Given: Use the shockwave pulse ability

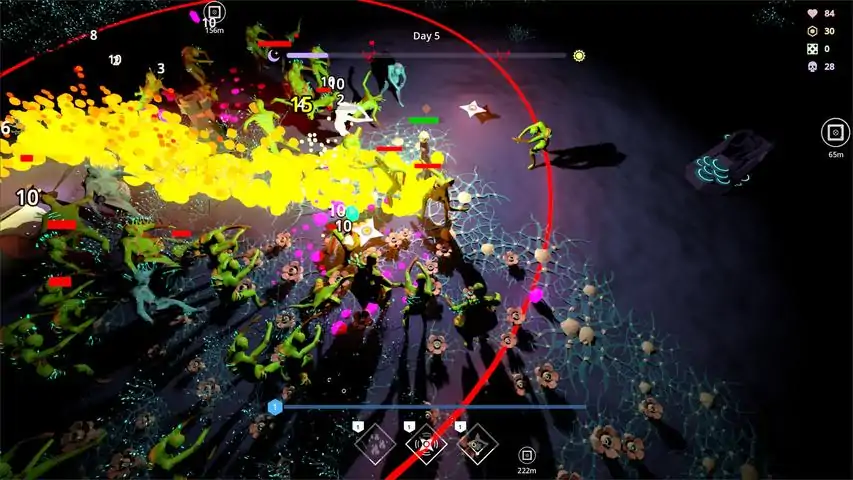Looking at the screenshot, I should click(427, 444).
